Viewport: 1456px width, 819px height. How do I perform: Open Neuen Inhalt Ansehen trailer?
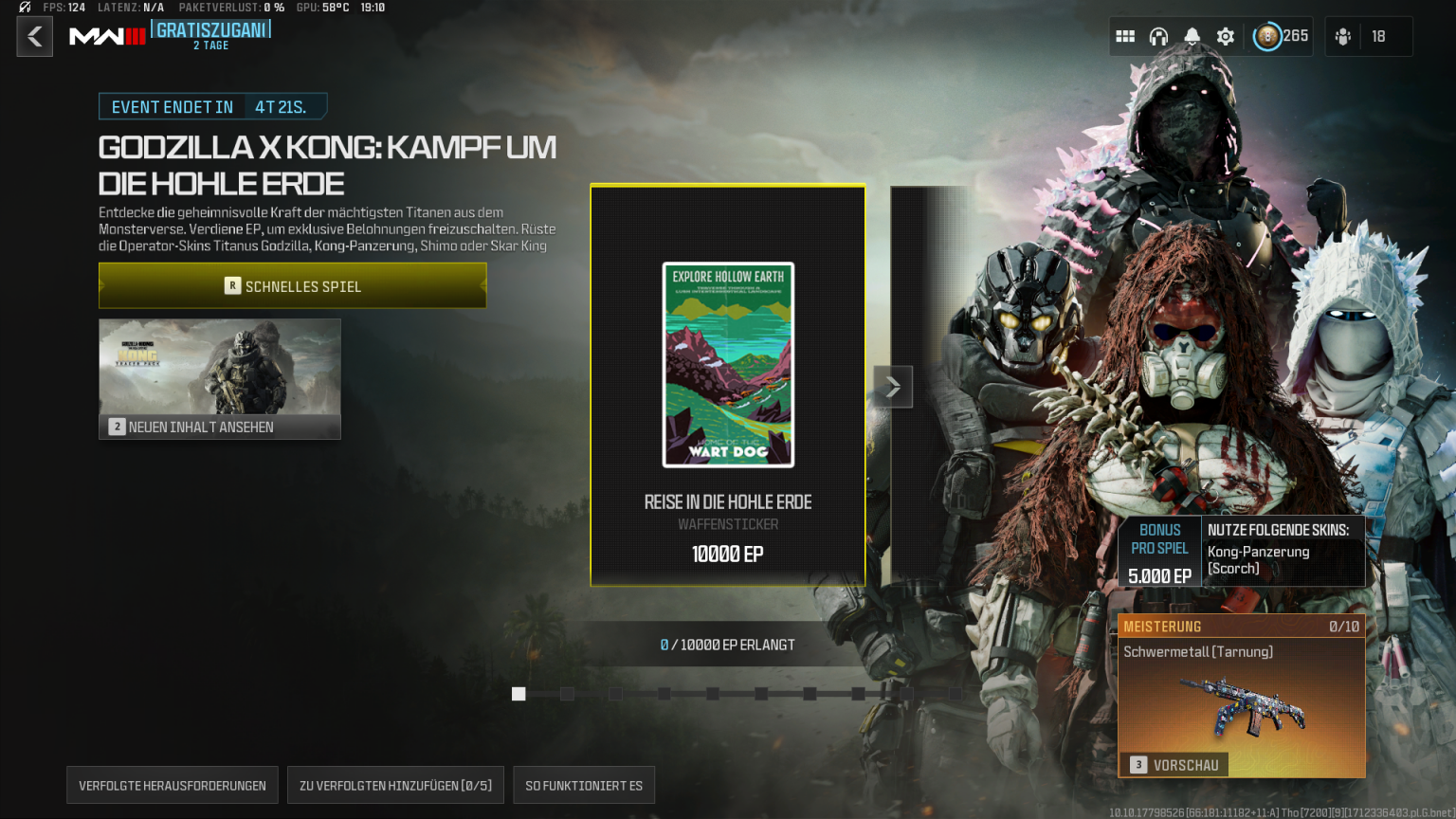[x=219, y=378]
